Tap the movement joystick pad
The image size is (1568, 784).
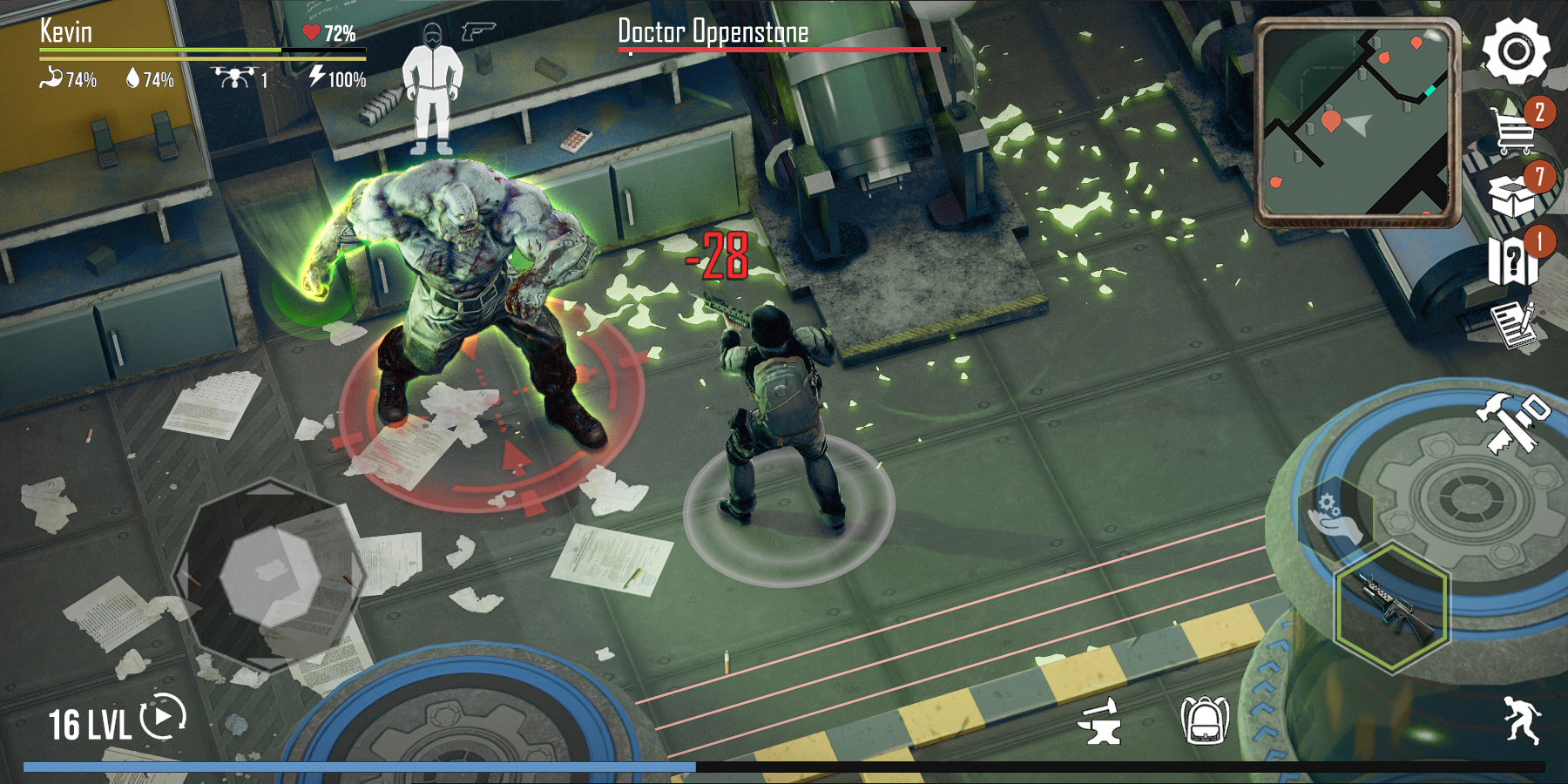(x=270, y=576)
